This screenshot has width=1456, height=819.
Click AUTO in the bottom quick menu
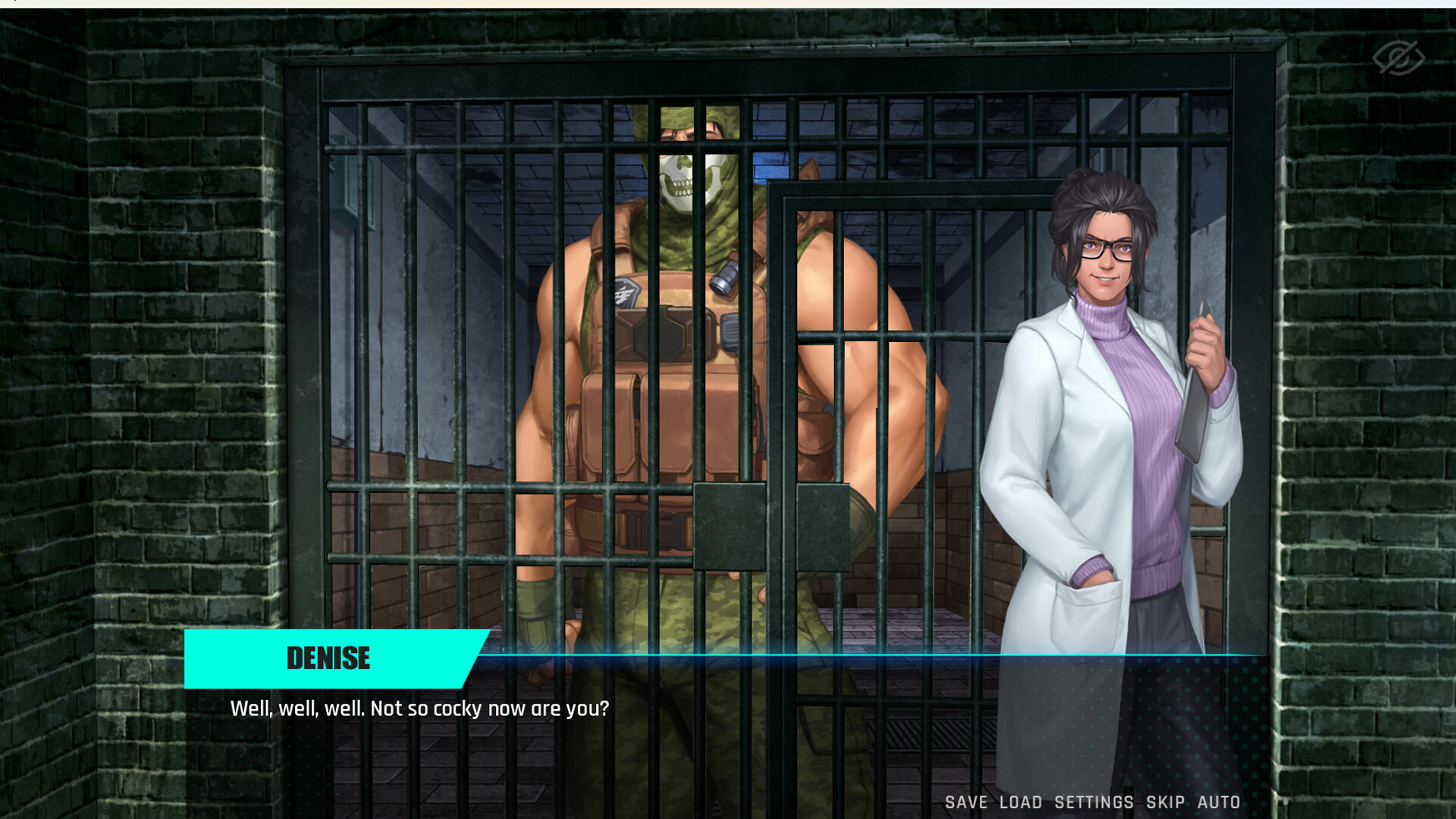1218,802
